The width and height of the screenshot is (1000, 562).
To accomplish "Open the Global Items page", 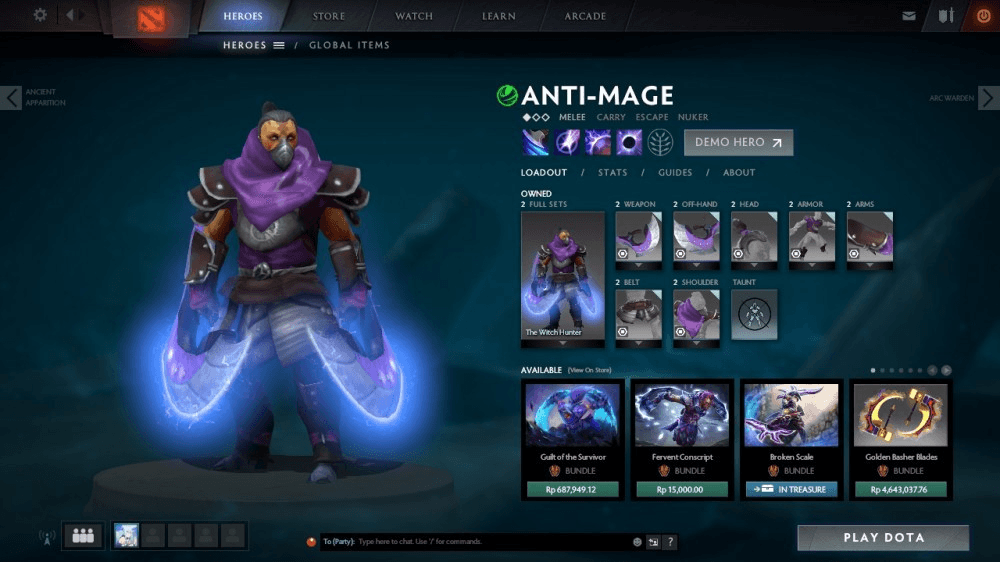I will 349,45.
